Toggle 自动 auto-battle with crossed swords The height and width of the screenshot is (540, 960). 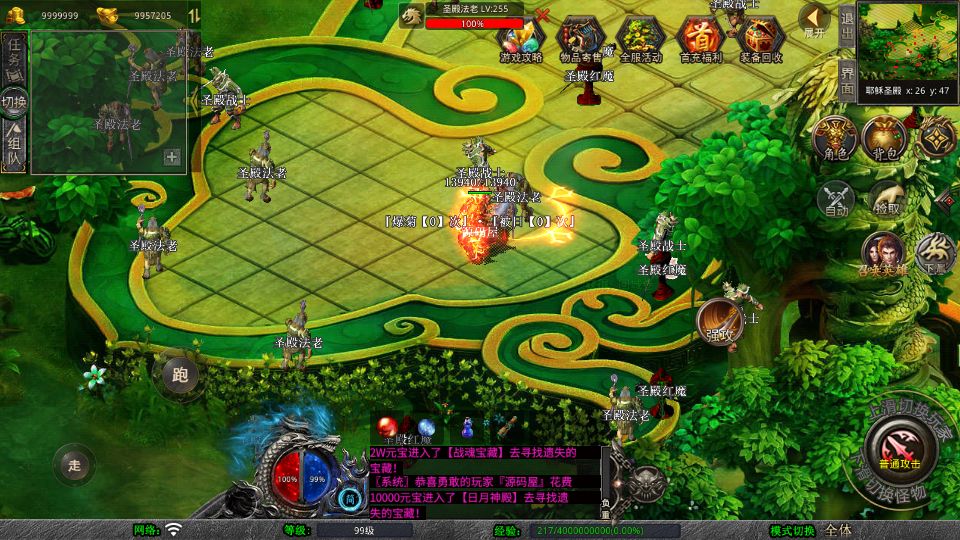pos(836,198)
